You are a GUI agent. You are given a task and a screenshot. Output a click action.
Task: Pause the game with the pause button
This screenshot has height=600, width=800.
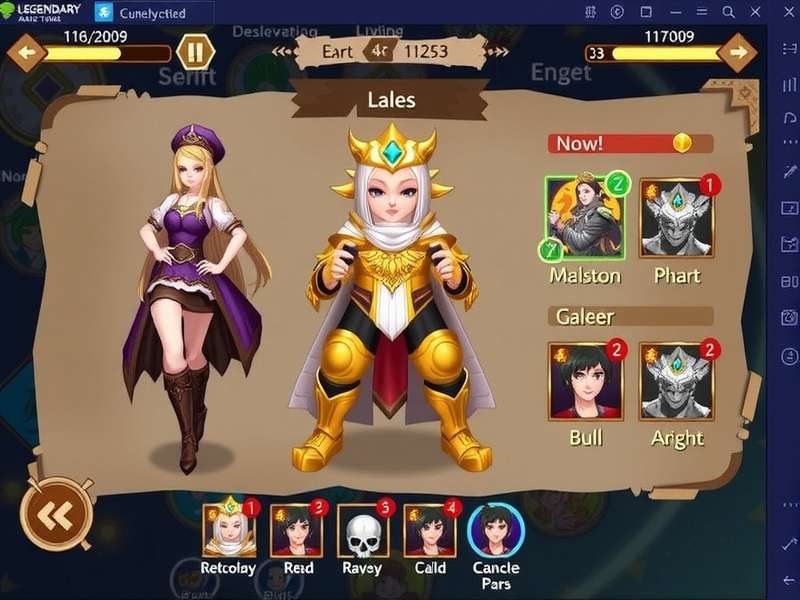[x=195, y=52]
